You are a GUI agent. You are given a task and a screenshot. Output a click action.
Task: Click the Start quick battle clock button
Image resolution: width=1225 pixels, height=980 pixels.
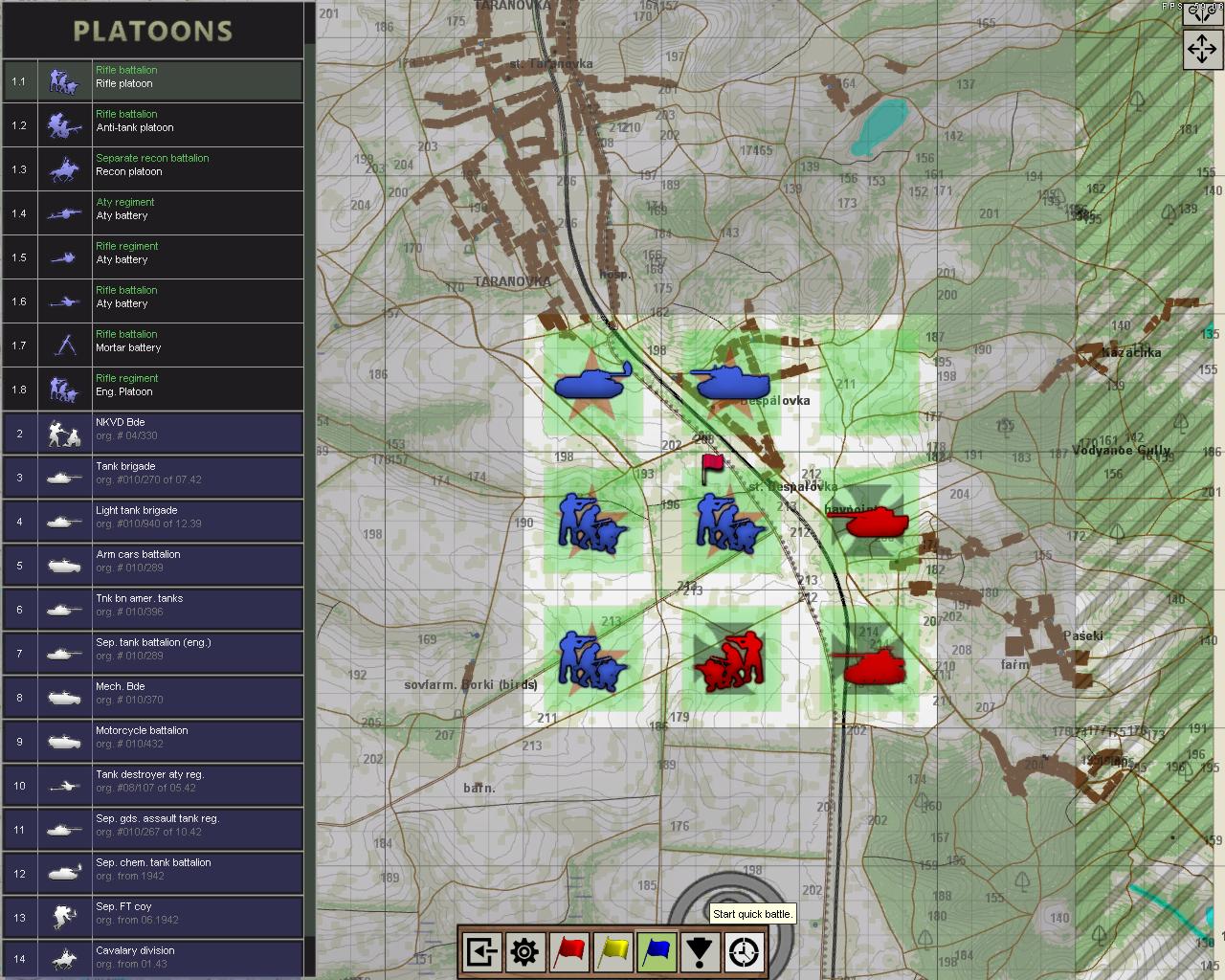[746, 951]
